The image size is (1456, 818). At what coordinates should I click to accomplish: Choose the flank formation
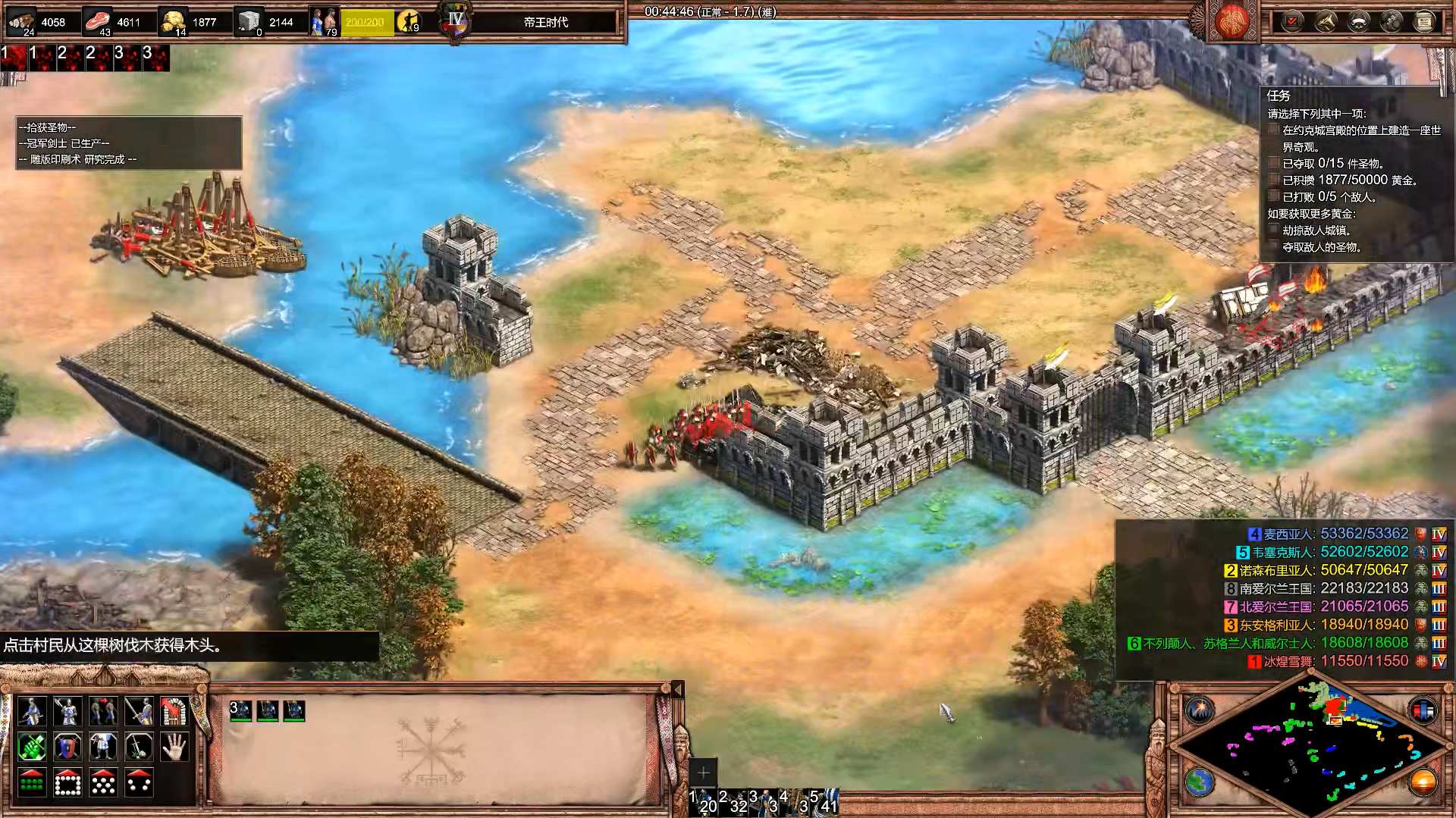139,783
